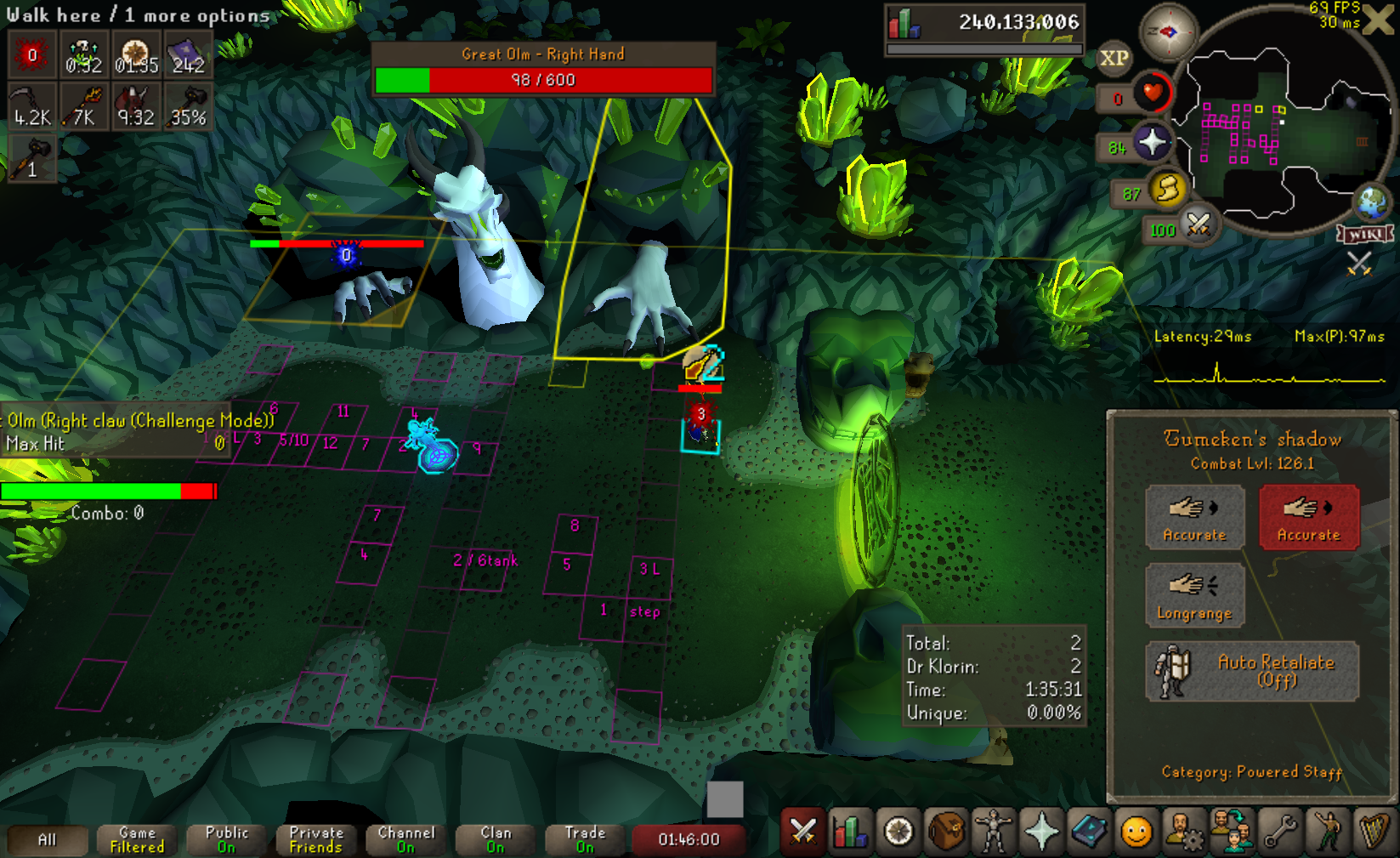Viewport: 1400px width, 858px height.
Task: Switch chat to the Game filter tab
Action: pyautogui.click(x=137, y=839)
